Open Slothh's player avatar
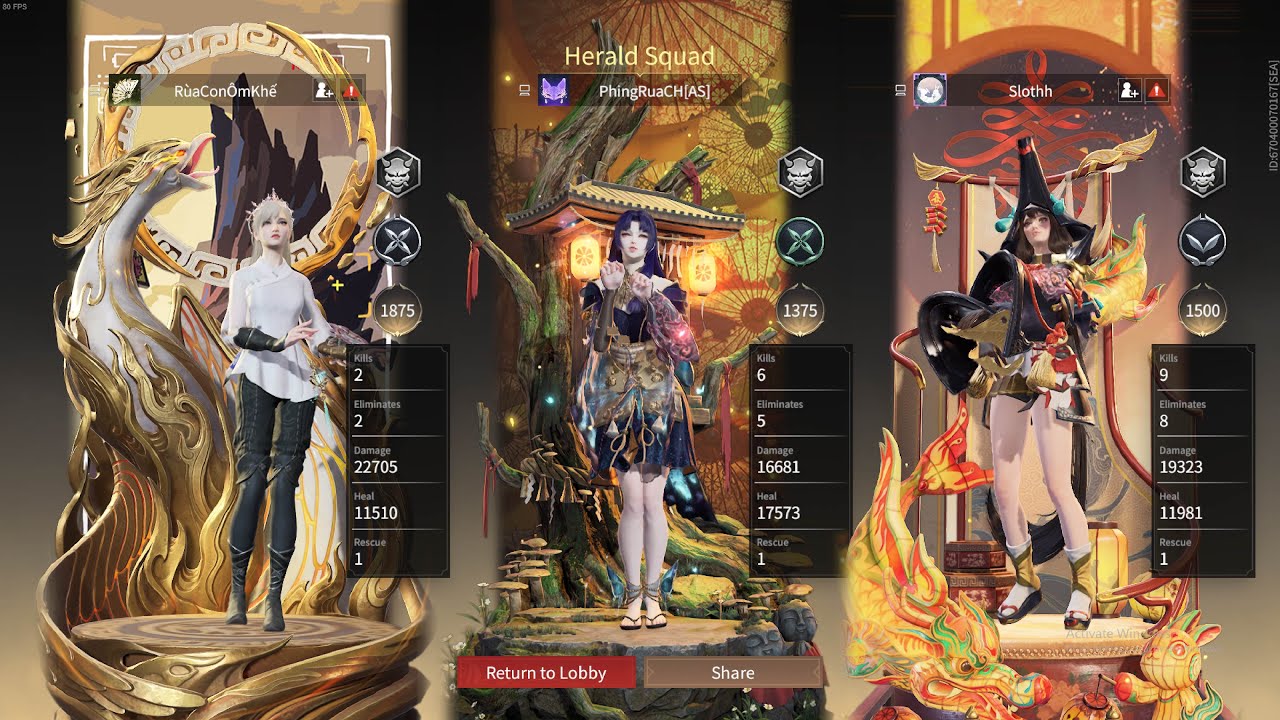The image size is (1280, 720). point(930,91)
